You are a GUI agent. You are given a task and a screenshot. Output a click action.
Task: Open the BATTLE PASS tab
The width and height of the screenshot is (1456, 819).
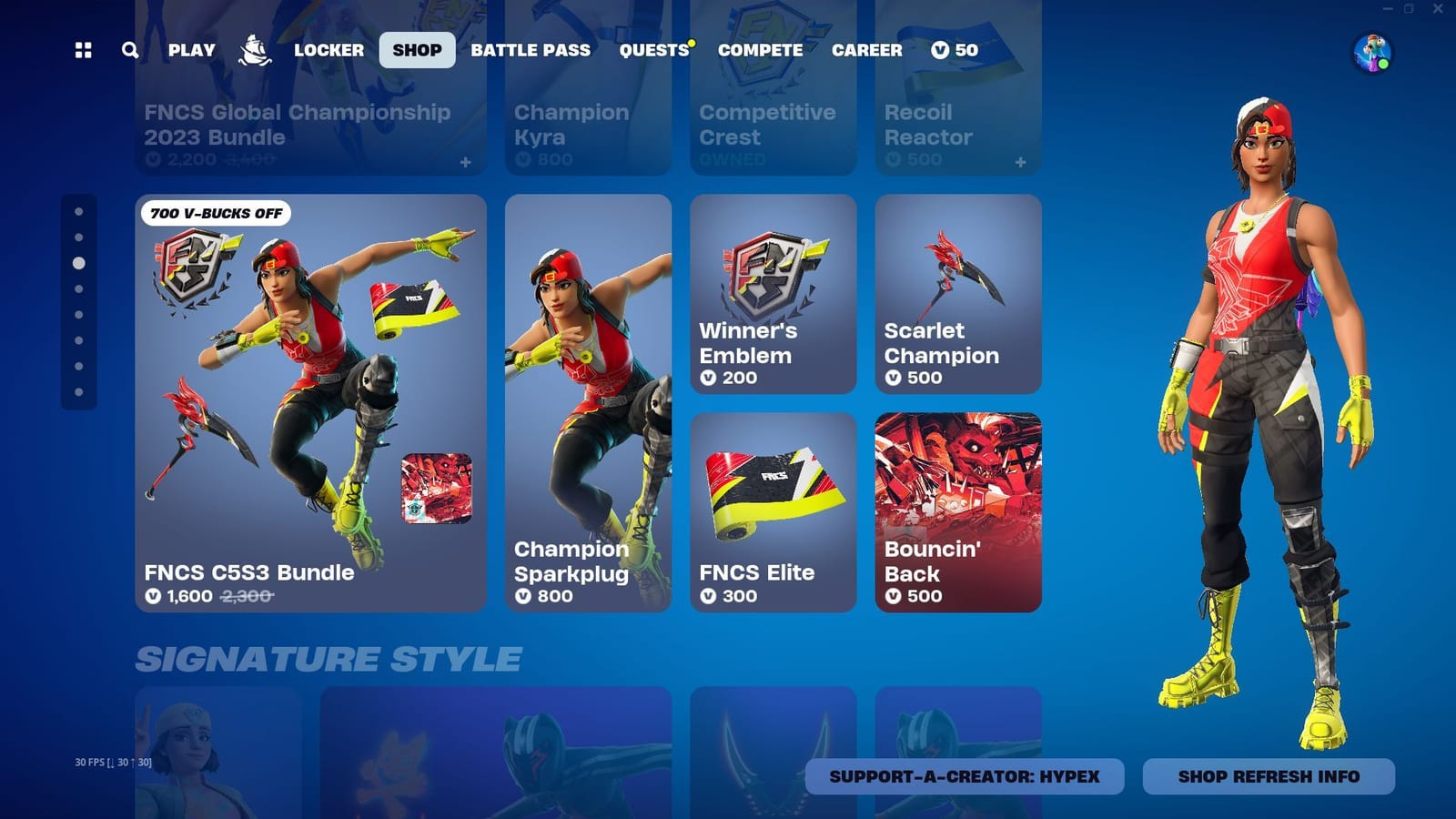[530, 50]
